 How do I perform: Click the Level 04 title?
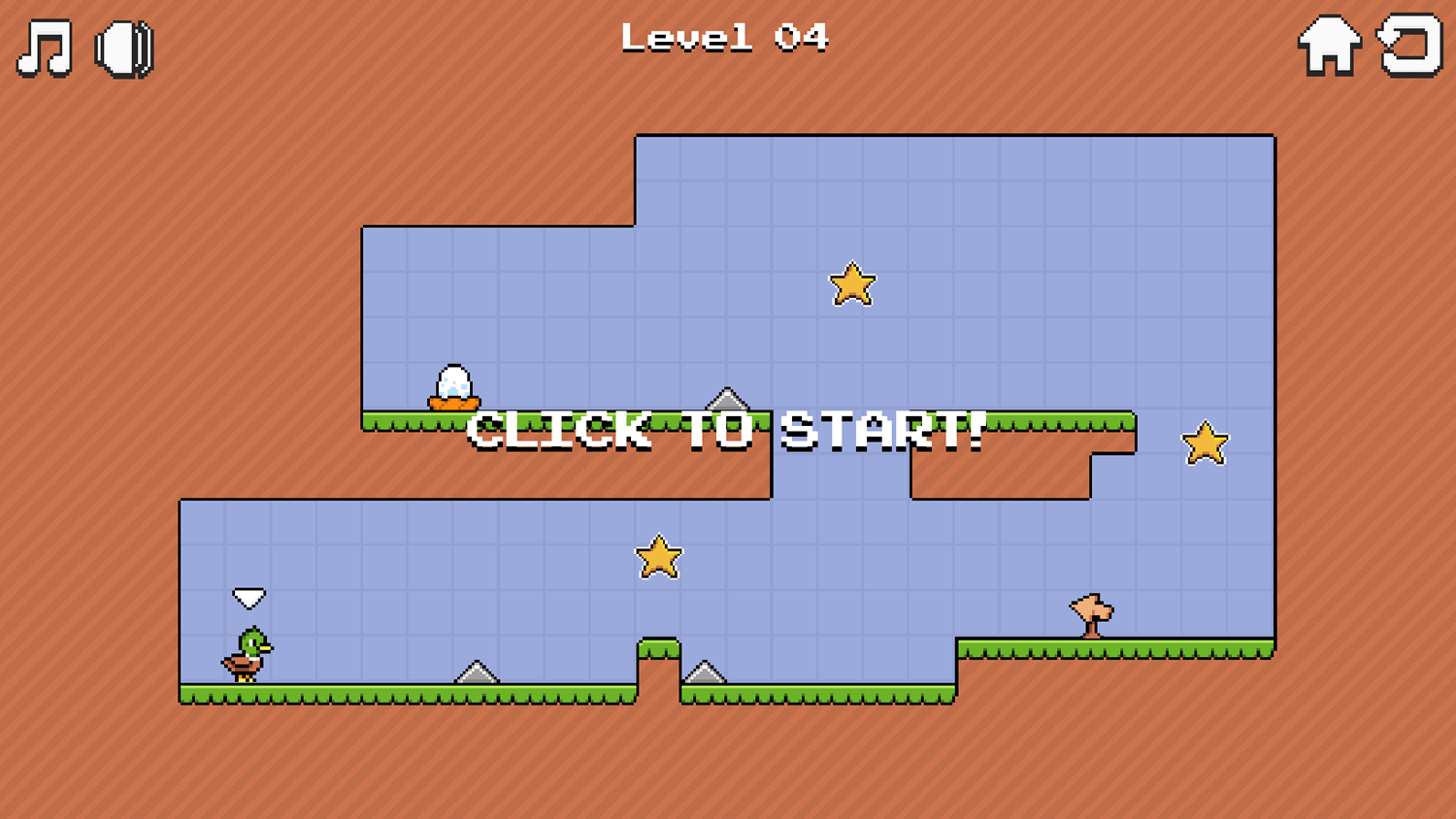pos(726,37)
